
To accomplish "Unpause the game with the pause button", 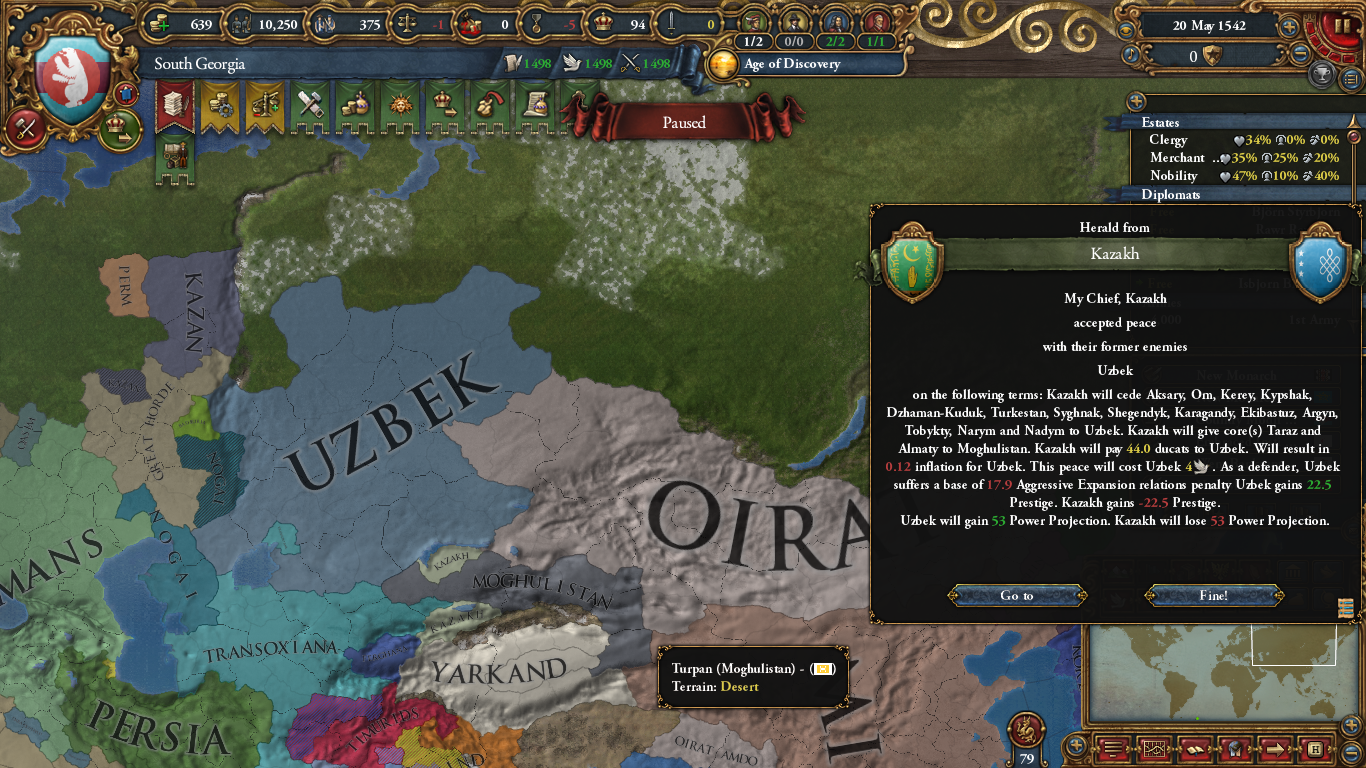I will (1341, 25).
